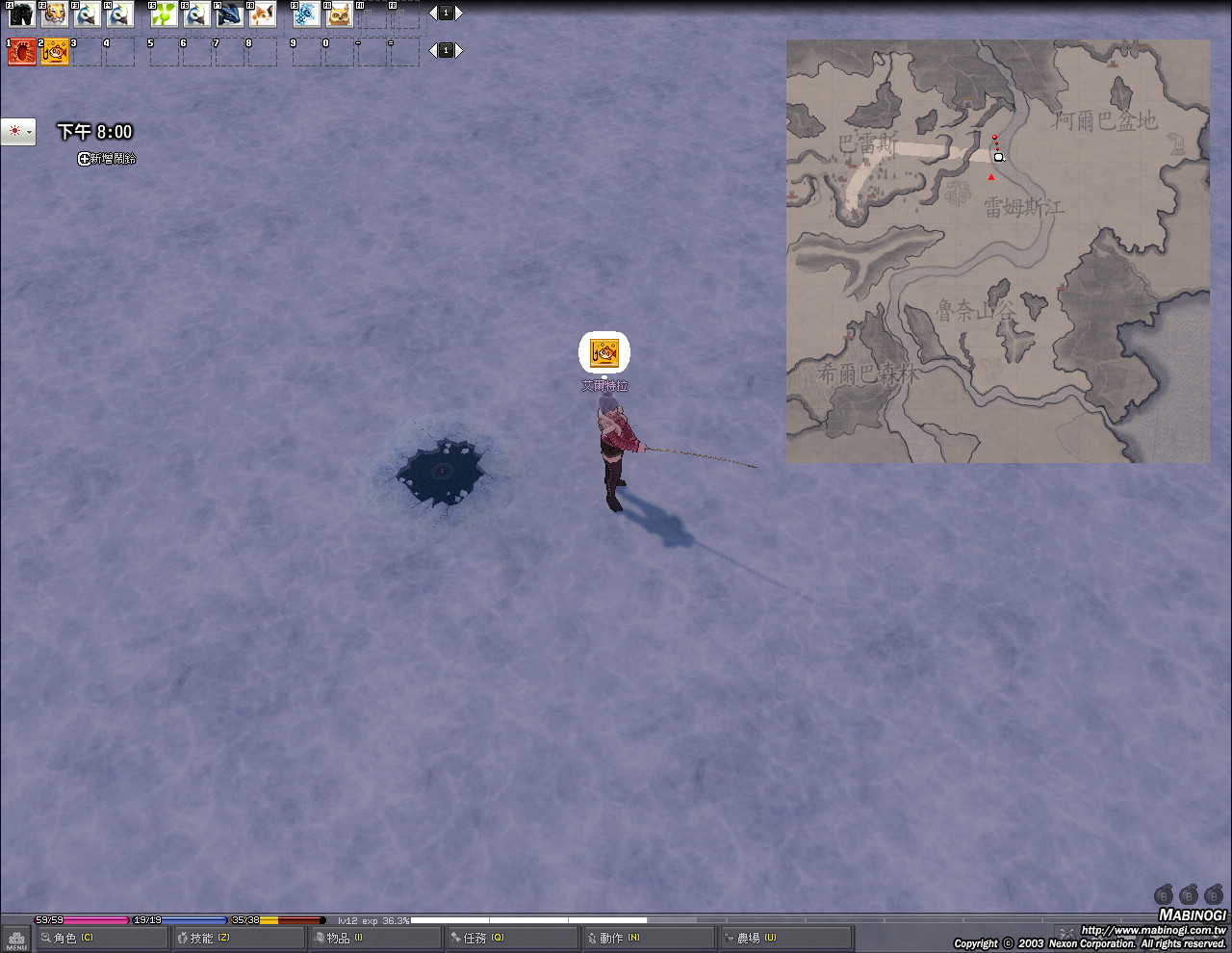Open the weather sun dropdown
Image resolution: width=1232 pixels, height=953 pixels.
(x=18, y=132)
